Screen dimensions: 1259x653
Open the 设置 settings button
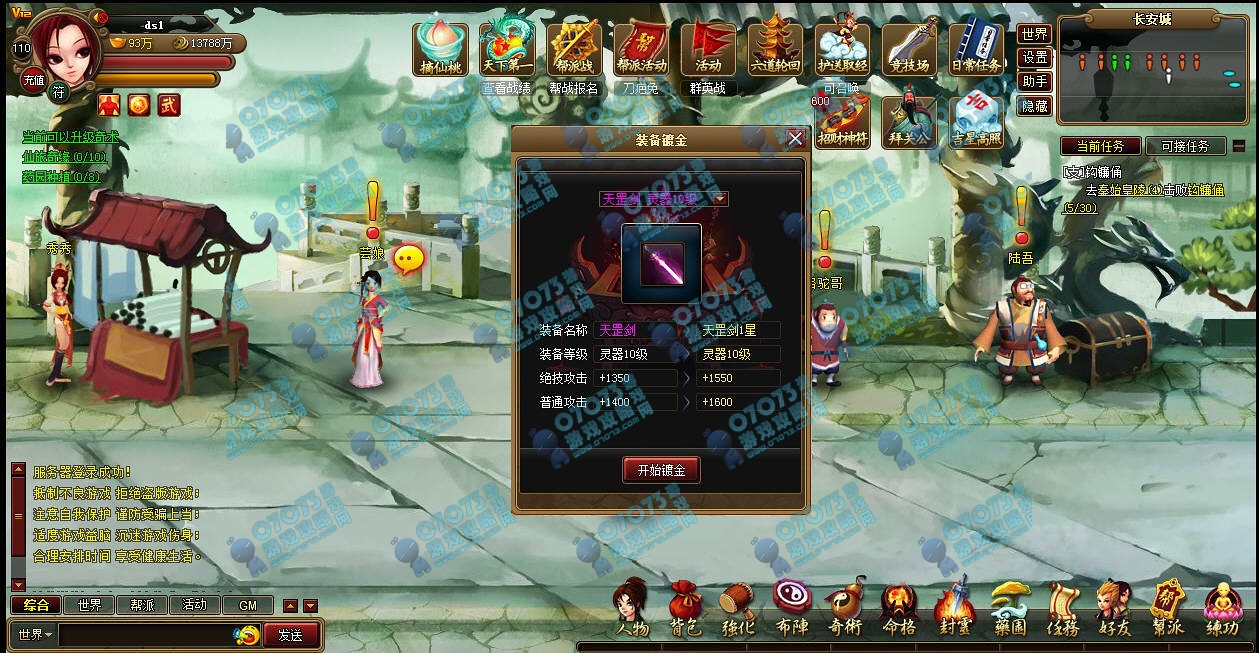coord(1035,57)
